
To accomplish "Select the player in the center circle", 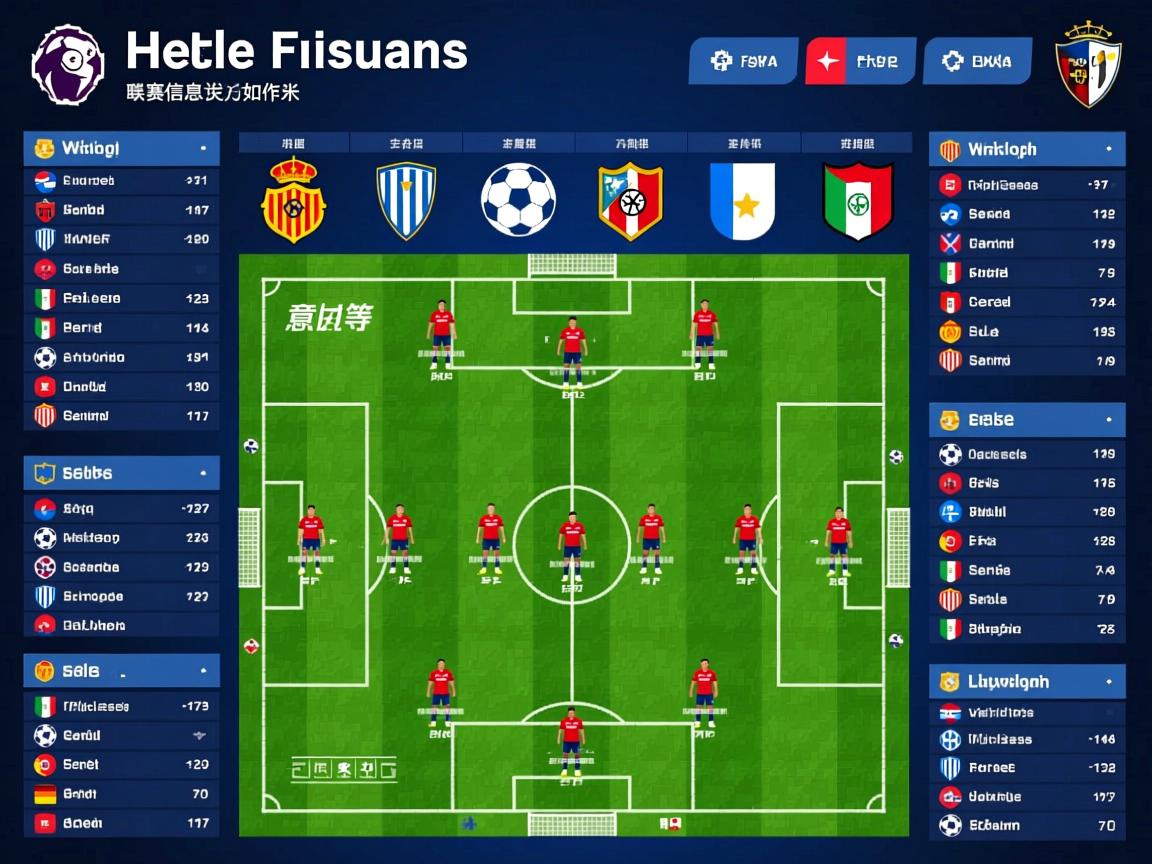I will tap(571, 543).
